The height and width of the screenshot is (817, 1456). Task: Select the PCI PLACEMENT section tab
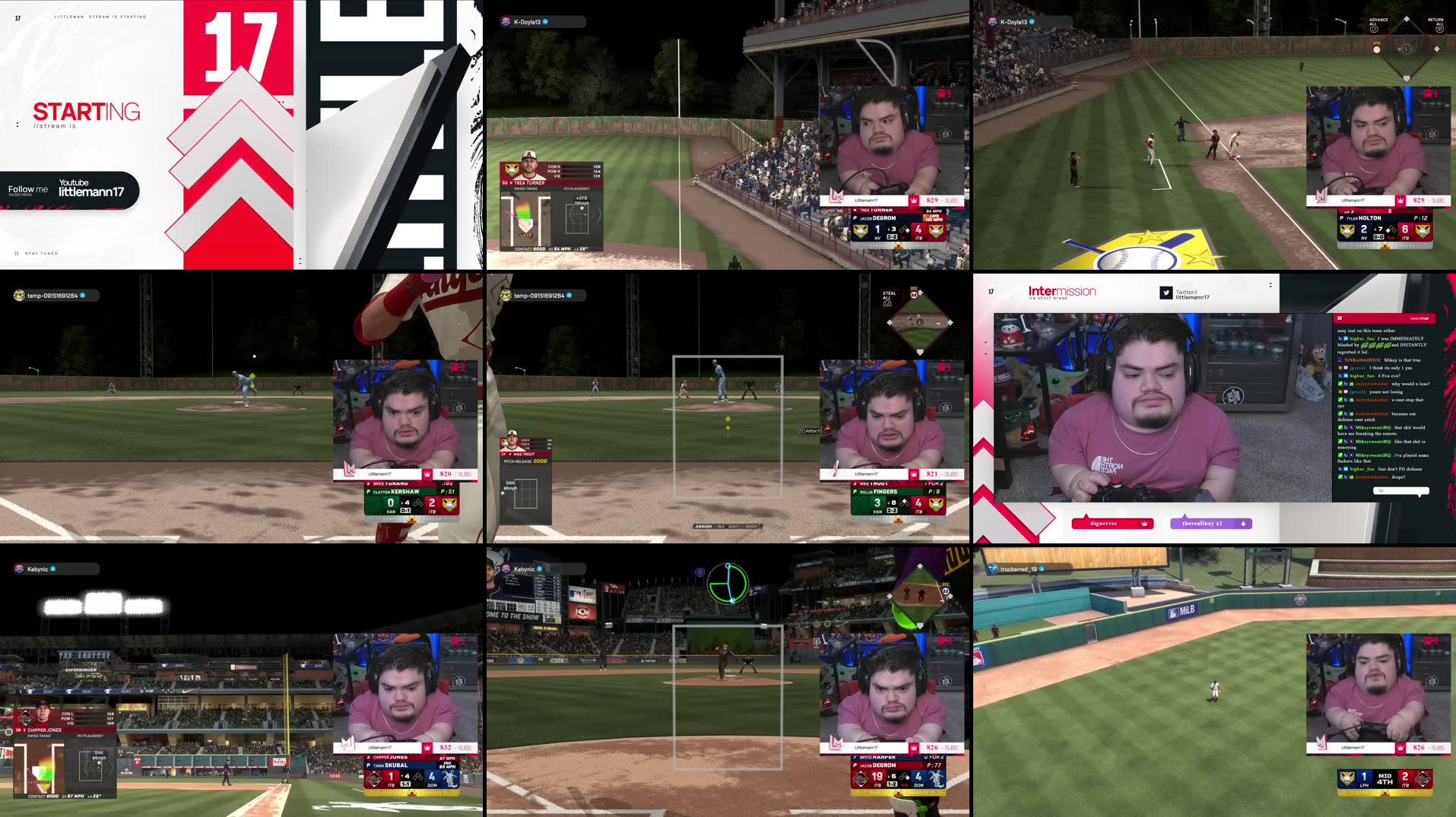tap(578, 188)
